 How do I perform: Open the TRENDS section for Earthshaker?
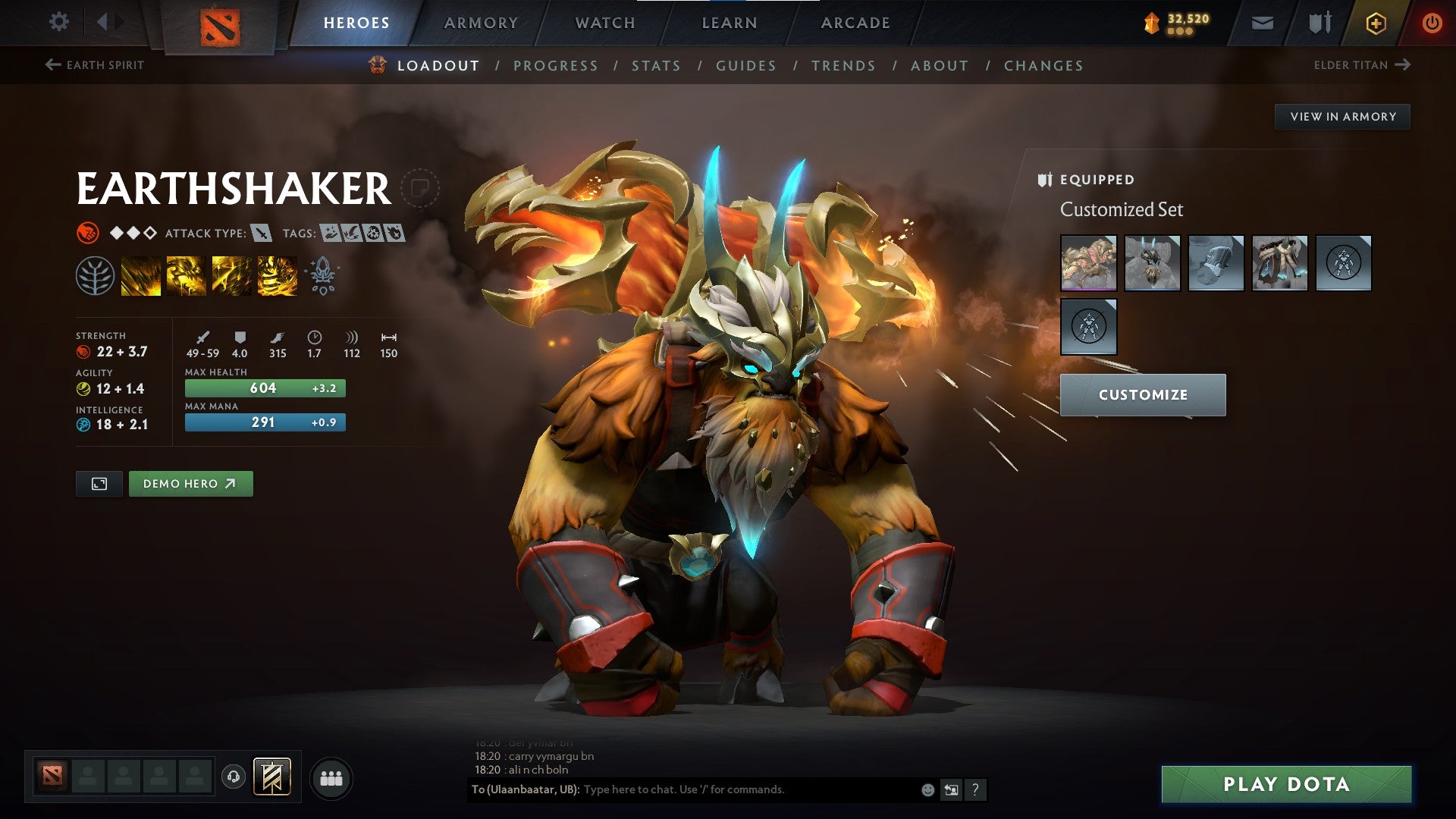tap(843, 66)
